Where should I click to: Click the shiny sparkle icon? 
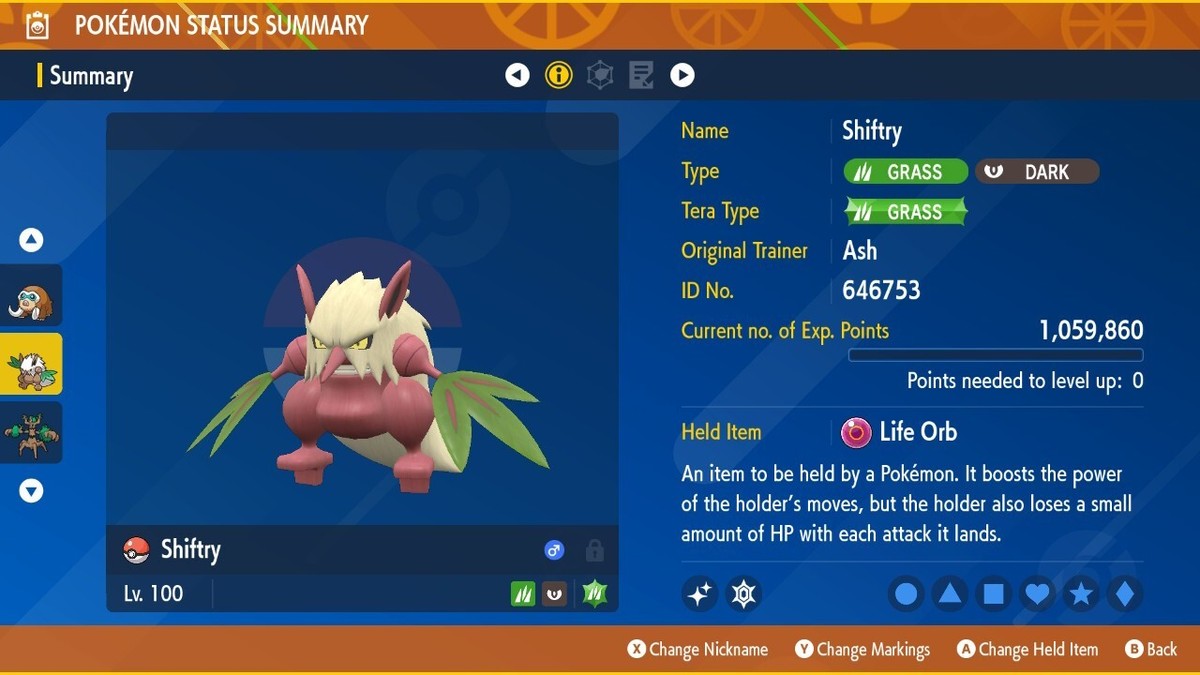(700, 594)
